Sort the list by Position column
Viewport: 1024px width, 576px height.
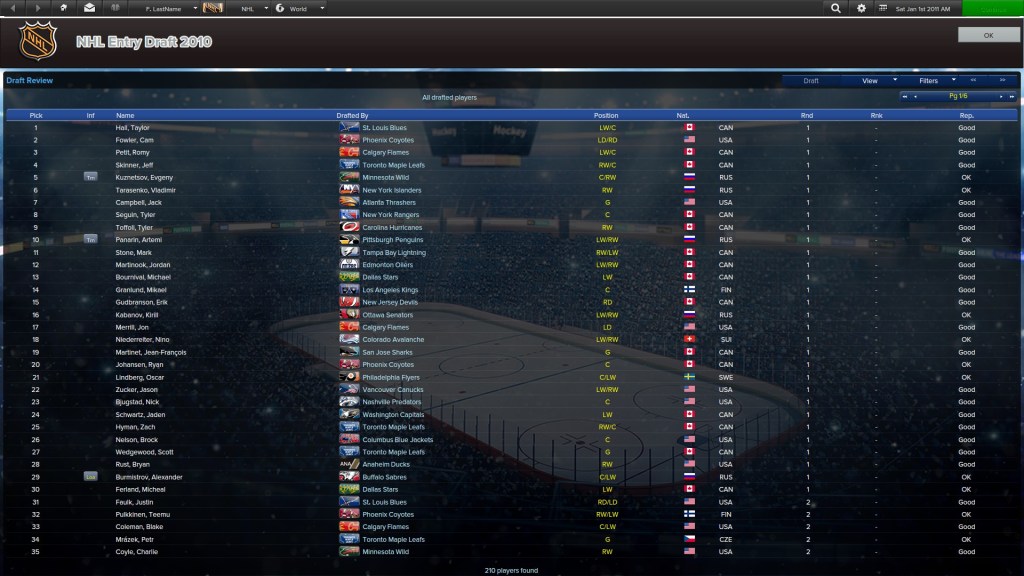point(606,115)
